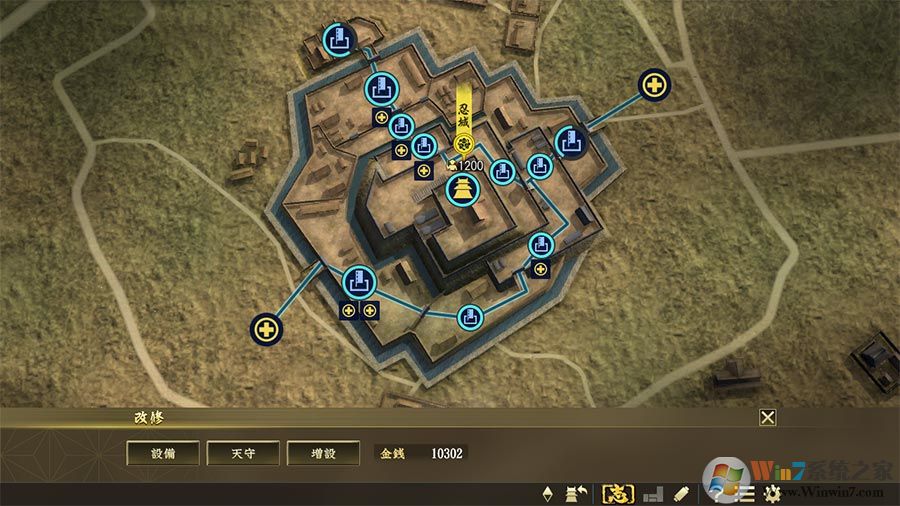Open the 設備 facilities menu
Image resolution: width=900 pixels, height=506 pixels.
click(x=162, y=453)
